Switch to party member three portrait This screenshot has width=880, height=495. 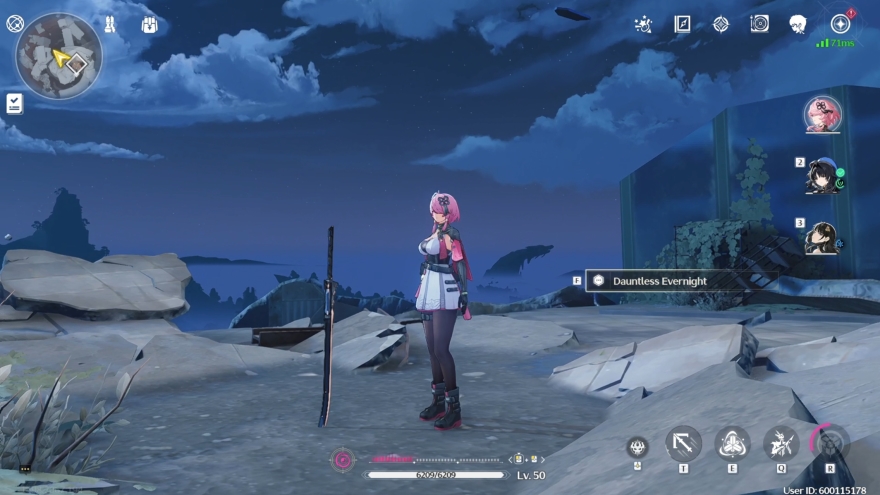822,238
